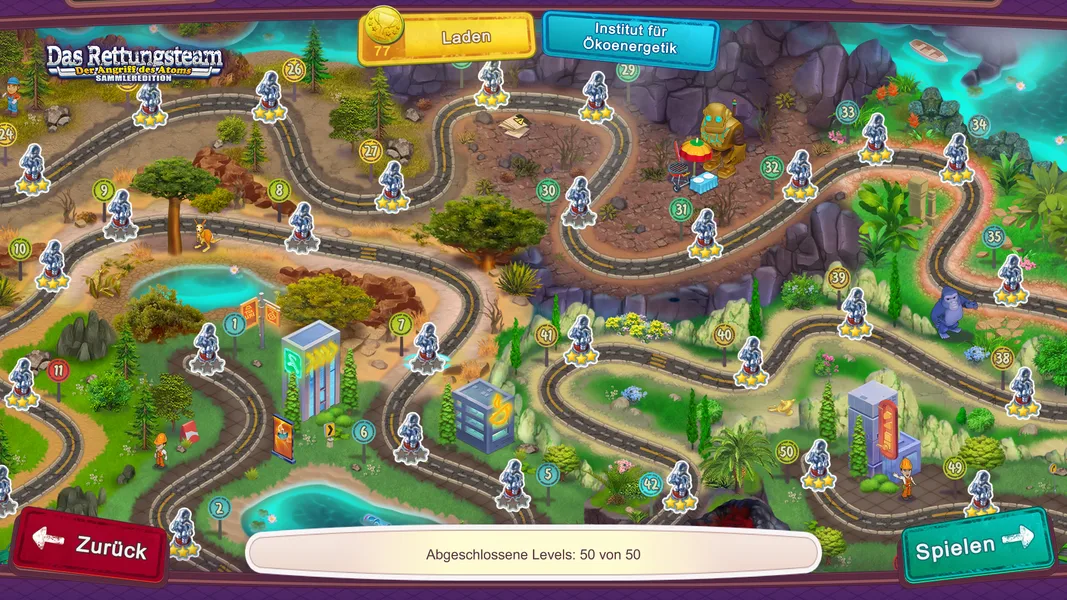The height and width of the screenshot is (600, 1067).
Task: Select level 42 marker
Action: tap(651, 485)
